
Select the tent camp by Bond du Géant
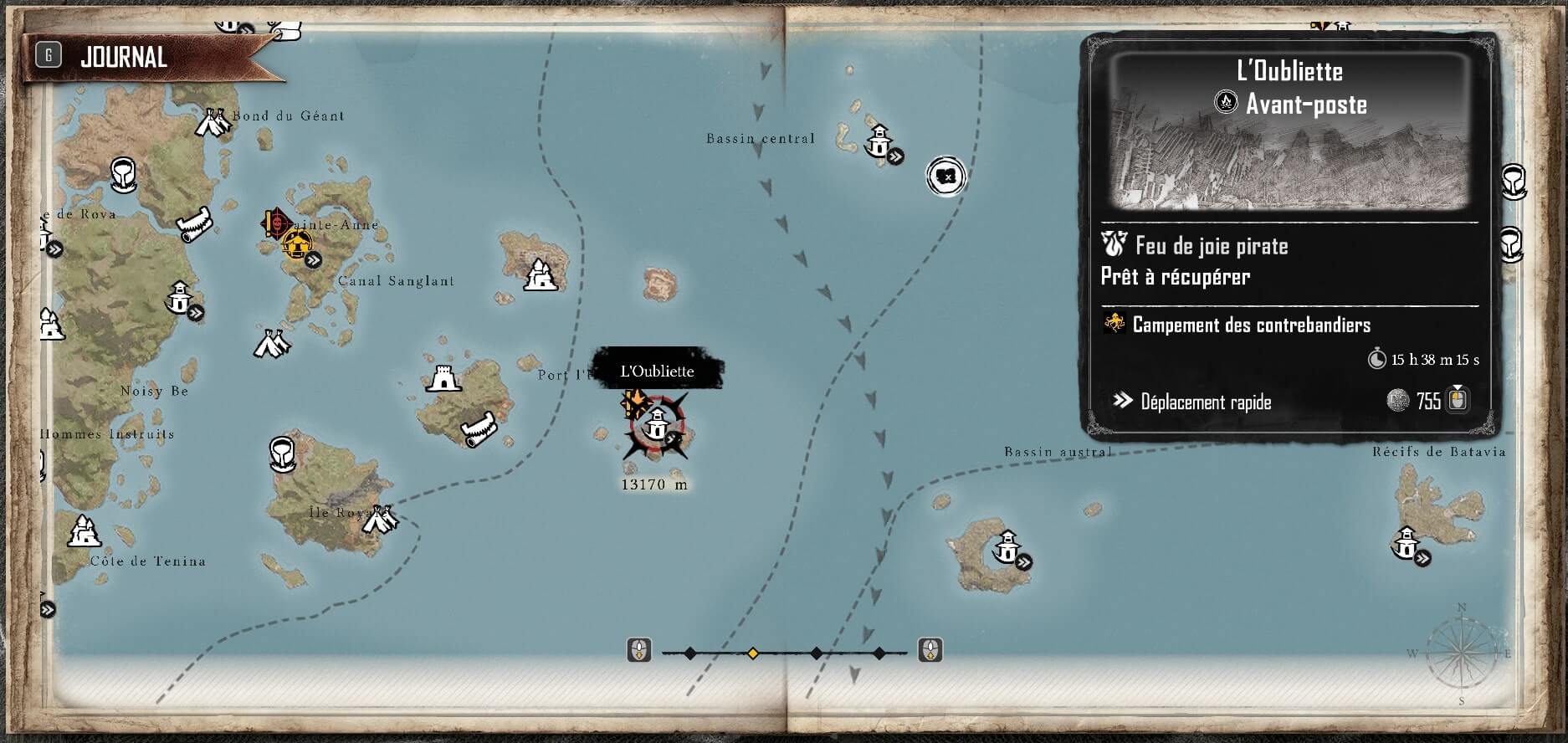[212, 124]
